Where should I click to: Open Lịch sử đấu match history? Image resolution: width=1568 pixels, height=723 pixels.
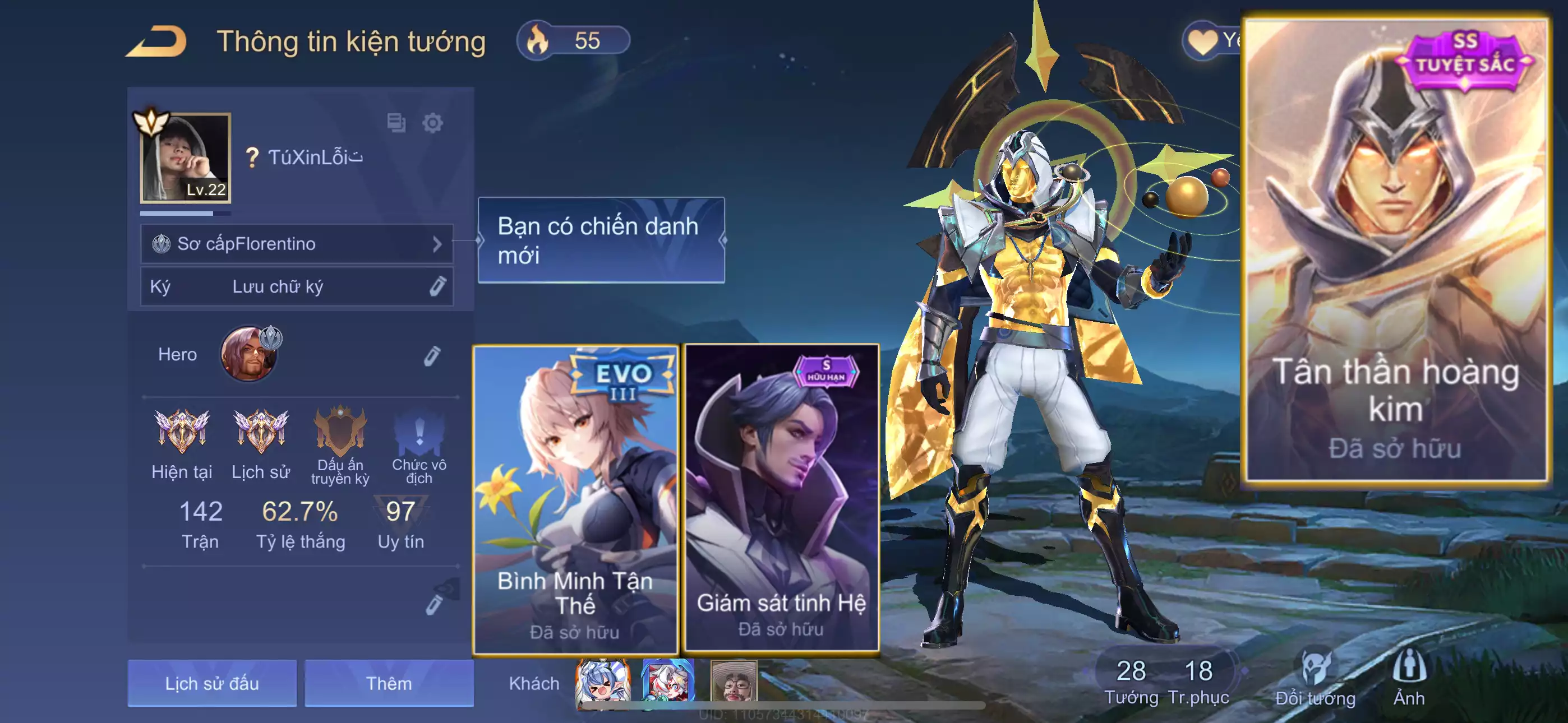(x=212, y=683)
